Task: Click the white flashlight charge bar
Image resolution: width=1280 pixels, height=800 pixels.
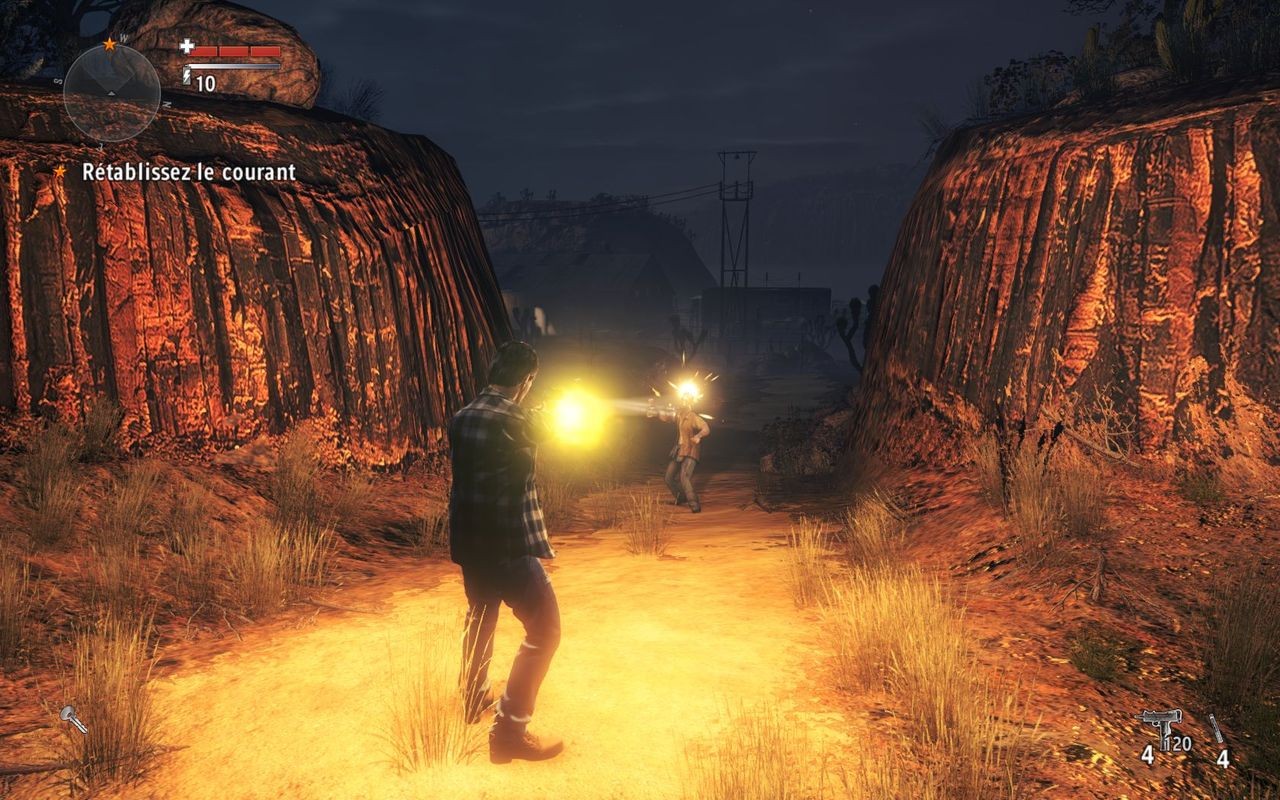Action: [234, 66]
